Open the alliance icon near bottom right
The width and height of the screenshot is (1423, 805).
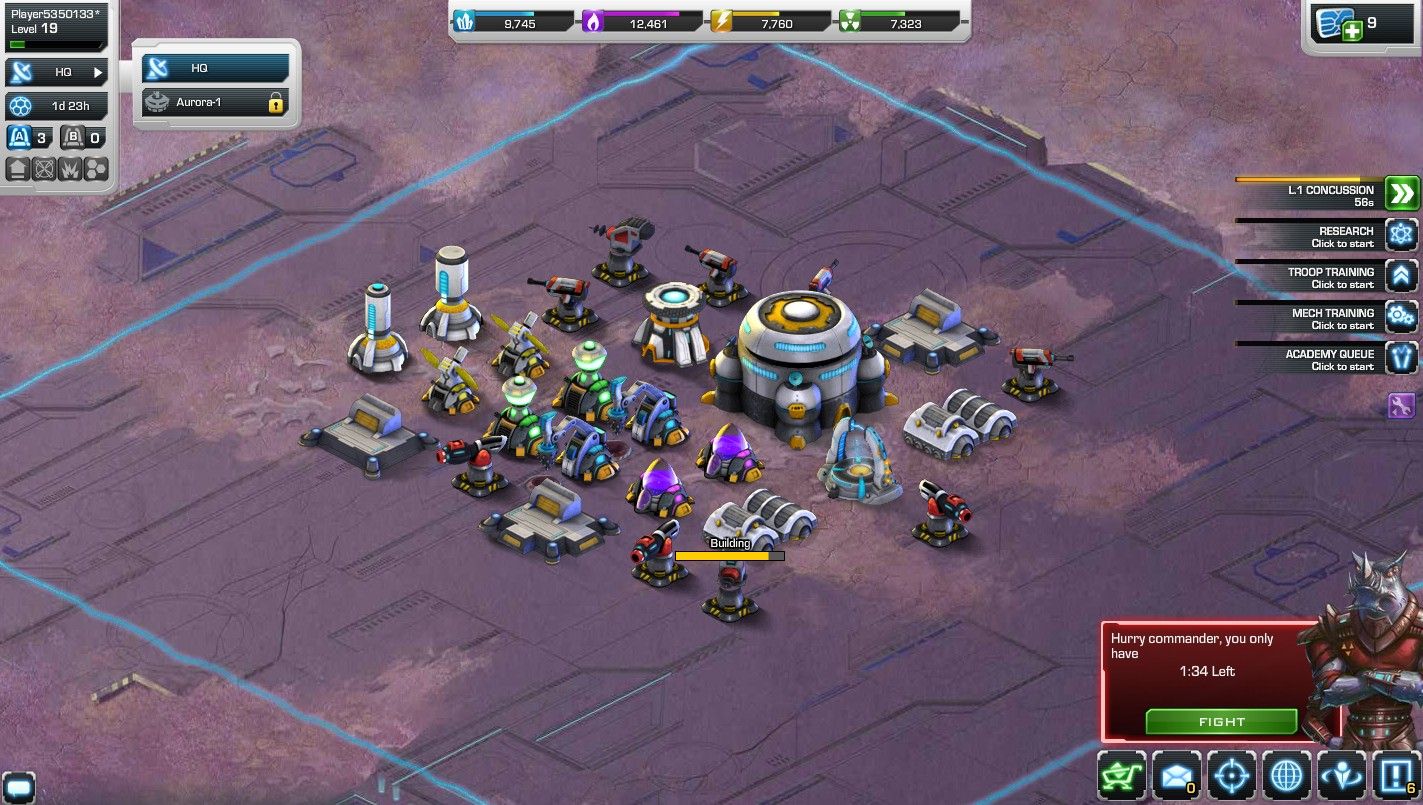tap(1340, 775)
